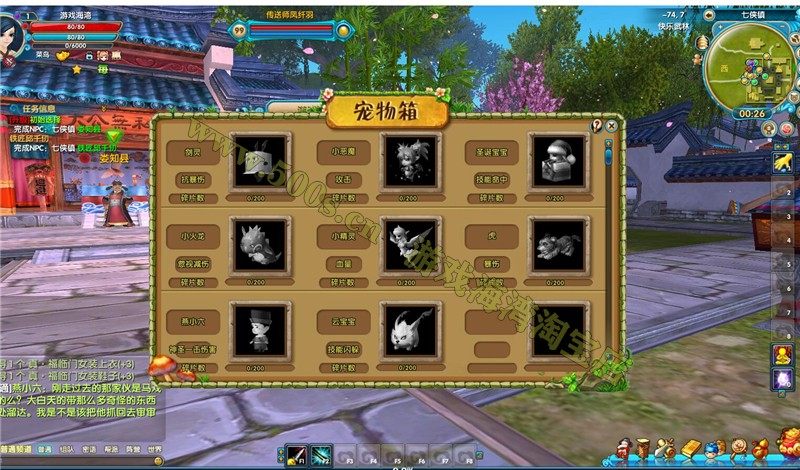Choose the little fire dragon pet
The height and width of the screenshot is (470, 800).
pyautogui.click(x=260, y=245)
